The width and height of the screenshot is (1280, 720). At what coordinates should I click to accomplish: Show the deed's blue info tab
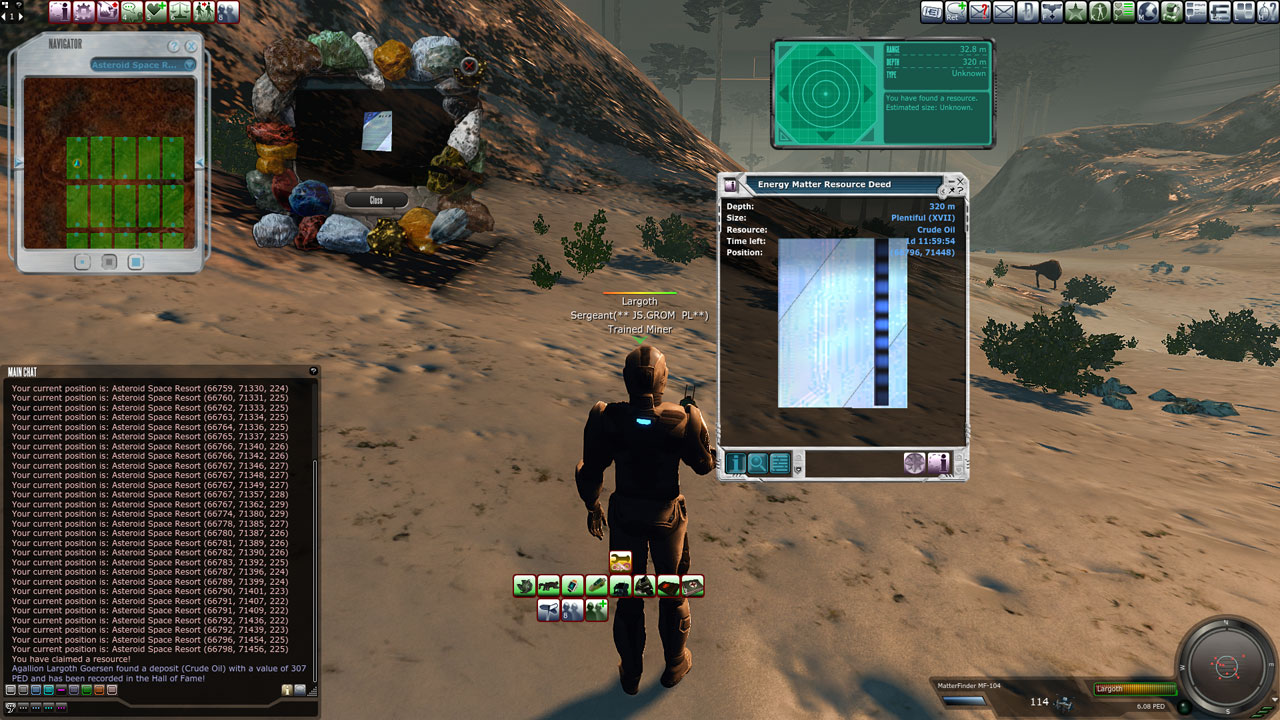[736, 463]
